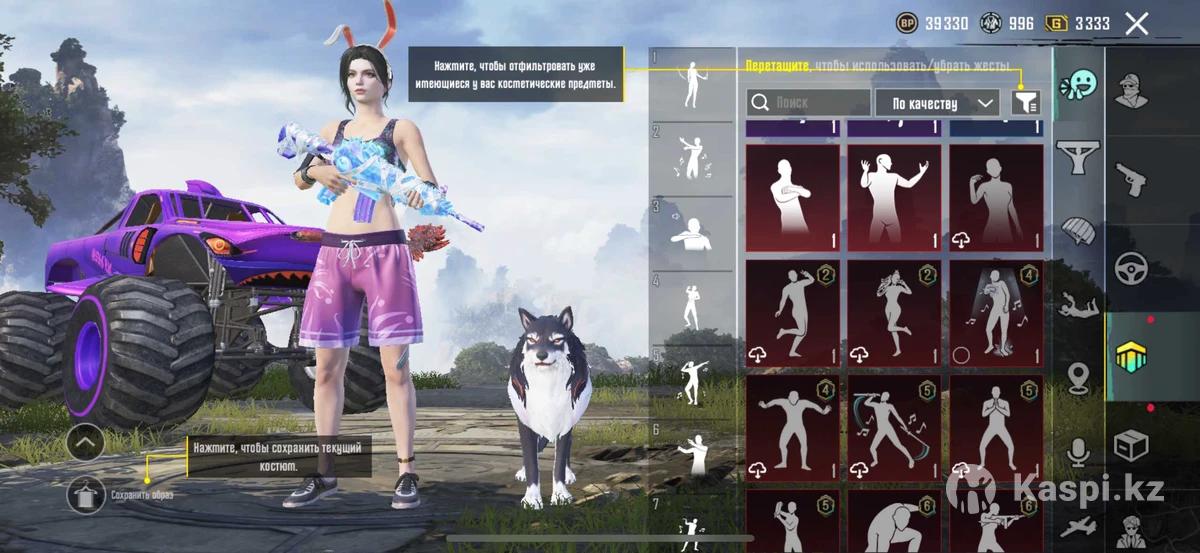The image size is (1200, 553).
Task: Open the supply crate tab
Action: 1132,443
